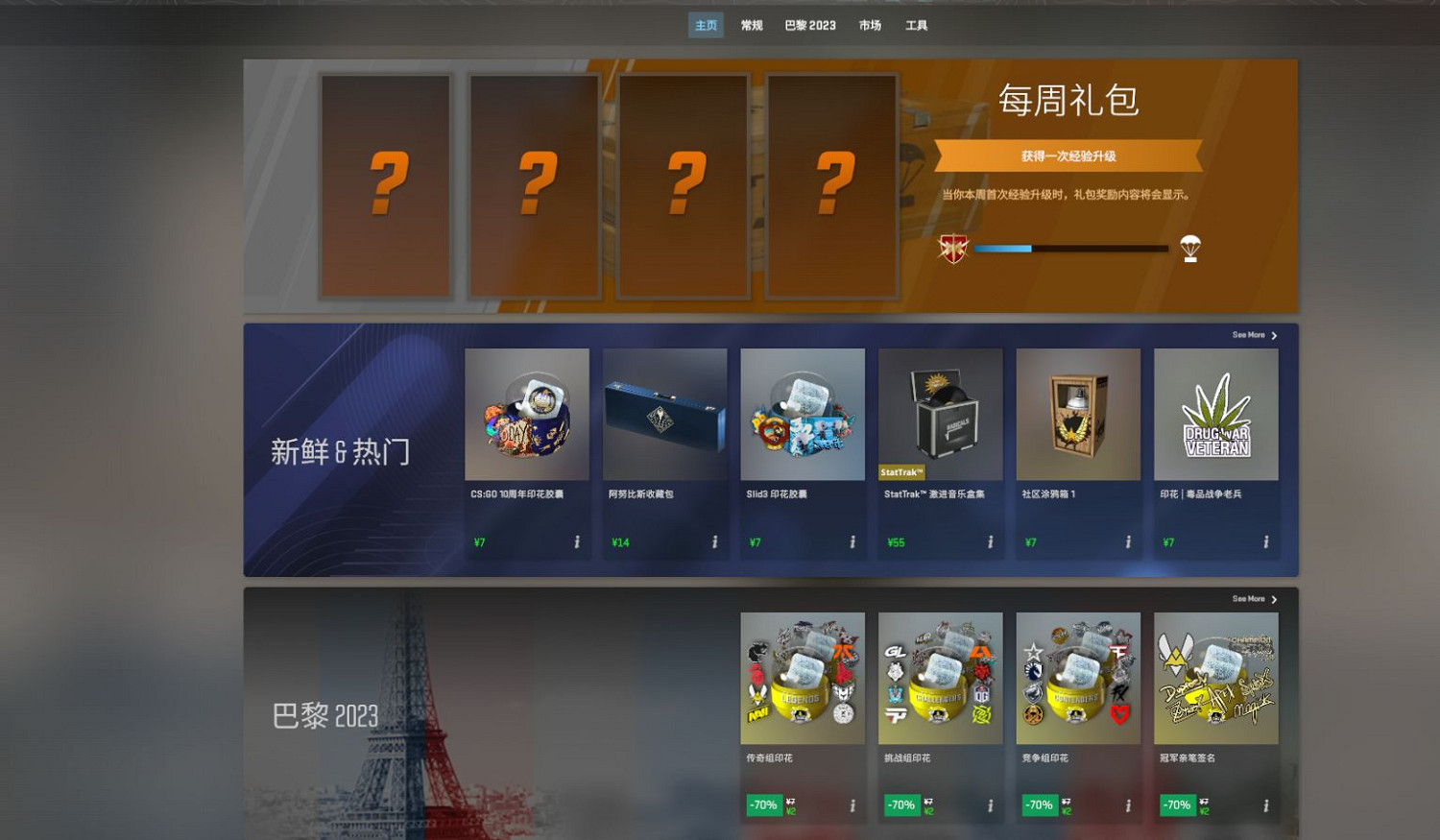Screen dimensions: 1440x840
Task: Click the 获得一次经验升级 banner
Action: pyautogui.click(x=1068, y=154)
